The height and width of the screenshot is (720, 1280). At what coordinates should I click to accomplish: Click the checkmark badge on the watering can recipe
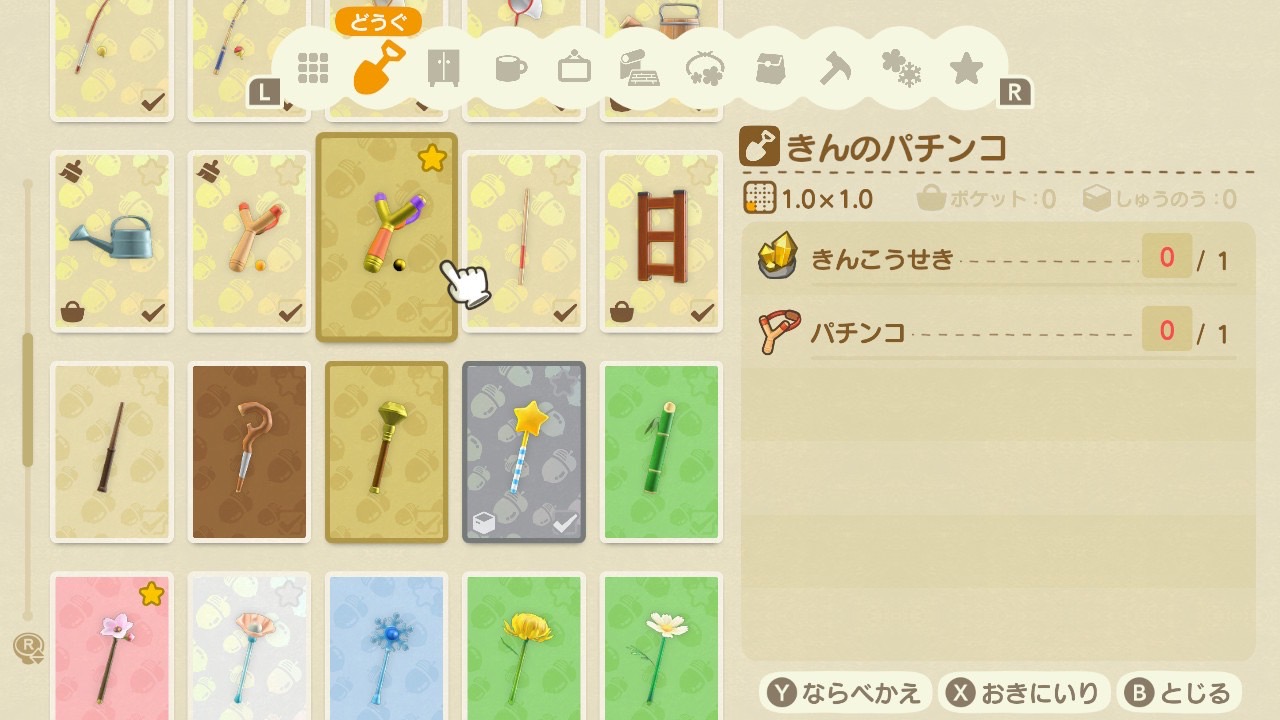(153, 311)
